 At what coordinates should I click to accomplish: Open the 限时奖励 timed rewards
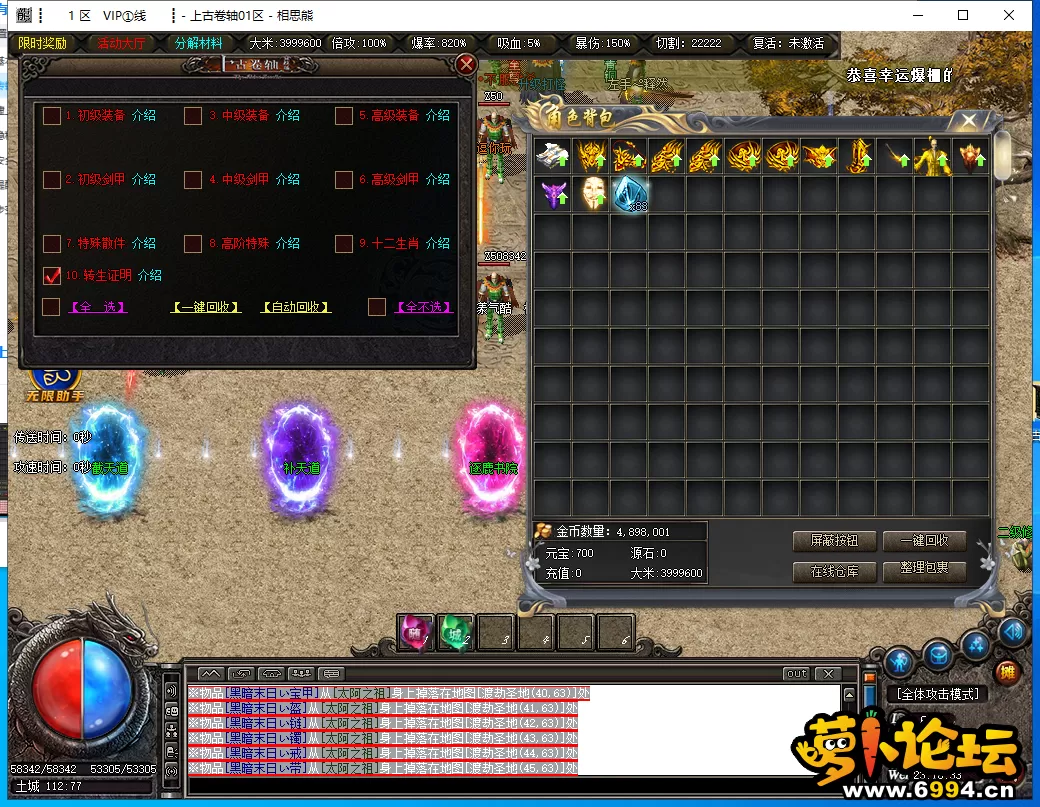[x=43, y=44]
